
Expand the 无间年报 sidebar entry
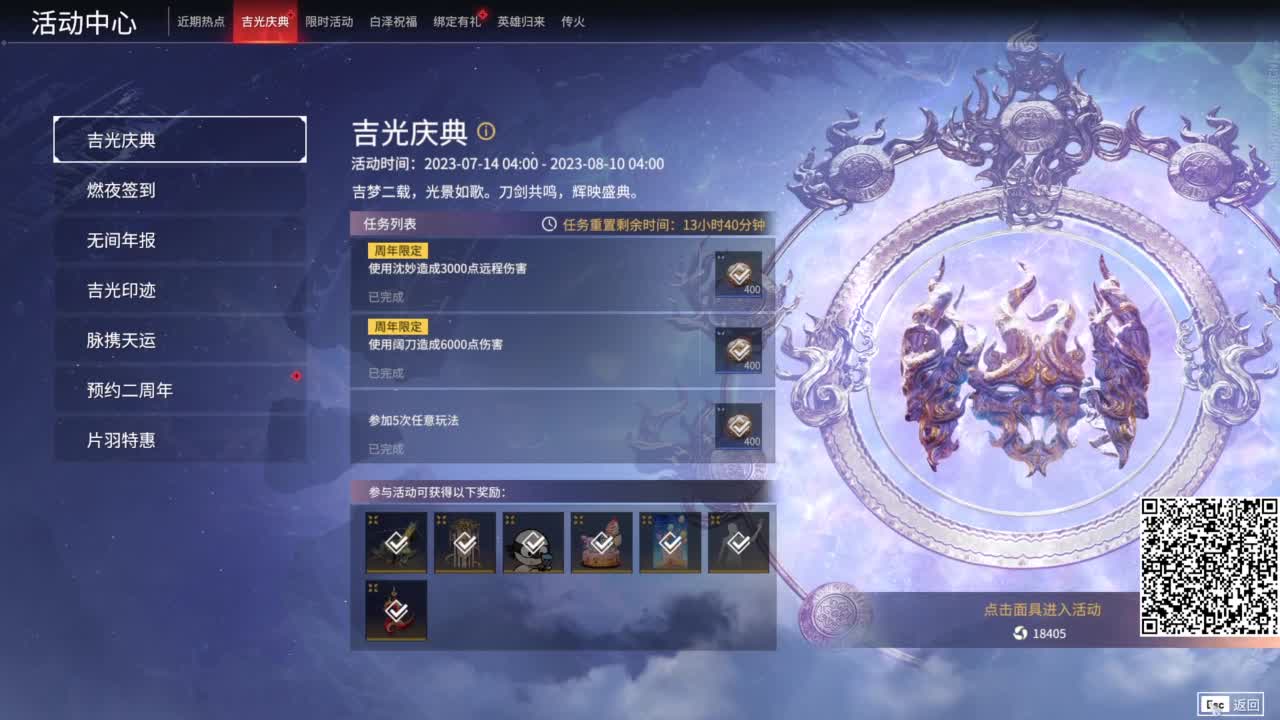coord(180,240)
